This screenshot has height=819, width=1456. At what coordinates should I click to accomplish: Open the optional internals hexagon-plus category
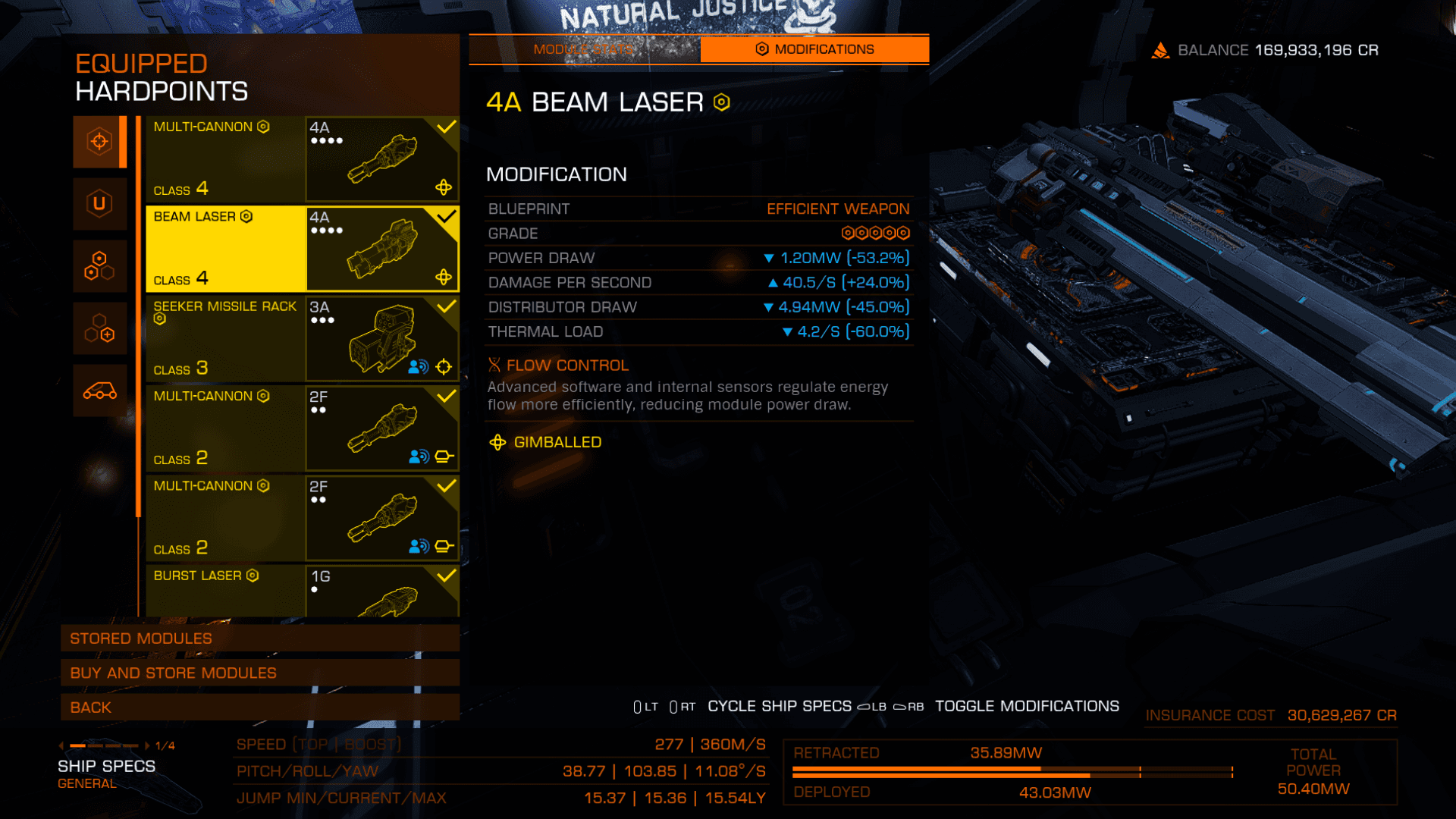(99, 328)
